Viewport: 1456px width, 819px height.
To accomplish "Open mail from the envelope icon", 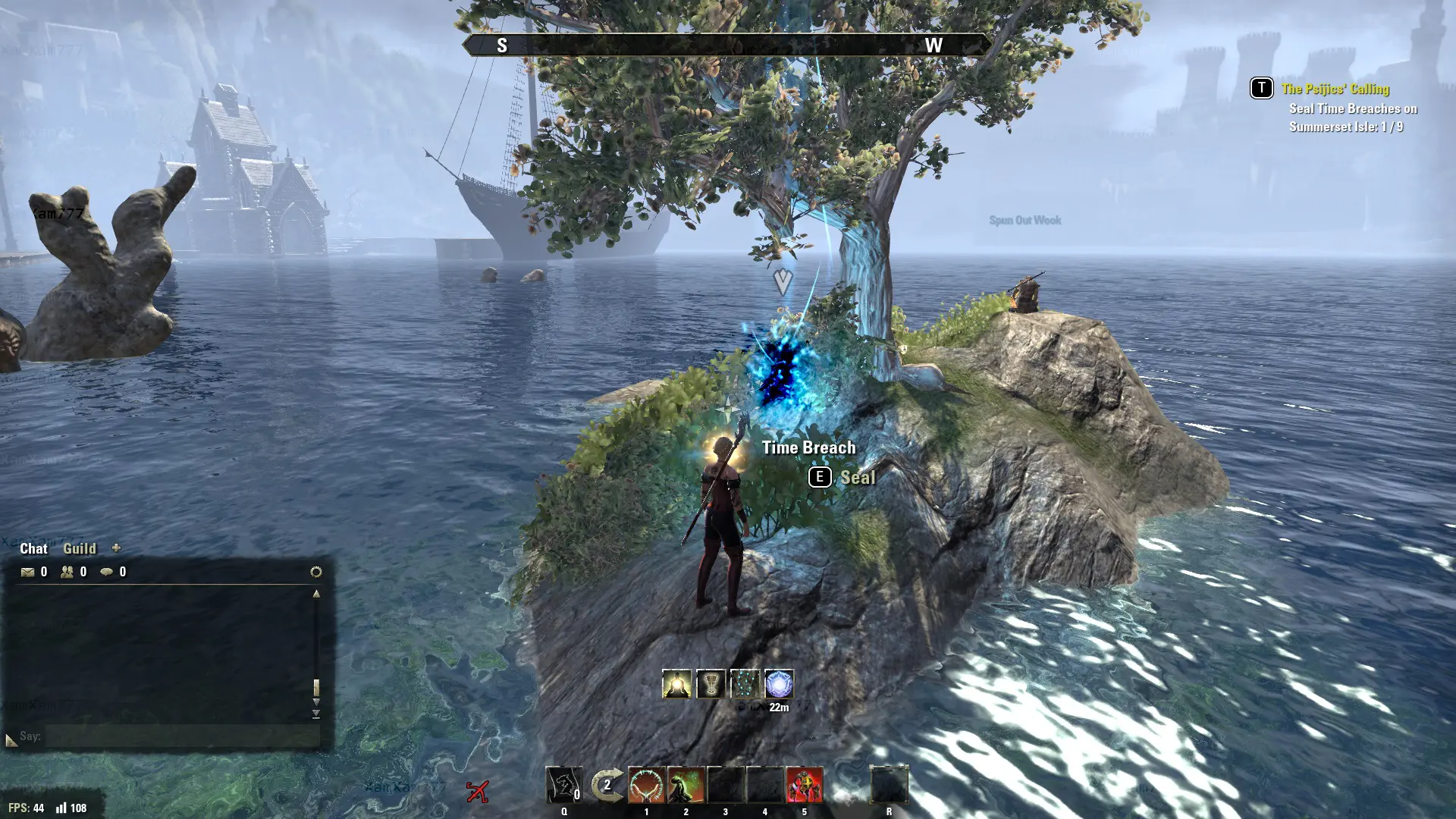I will tap(28, 572).
